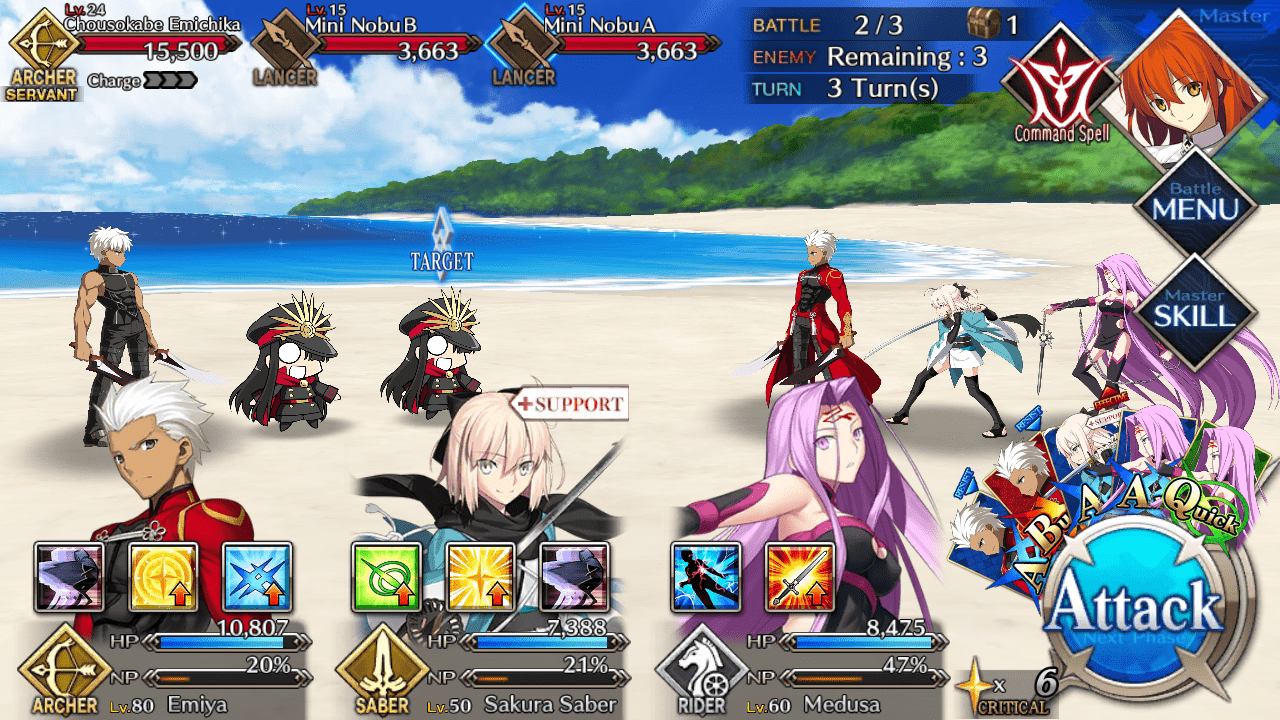
Task: Activate Emiya's dark figure skill icon
Action: (69, 577)
